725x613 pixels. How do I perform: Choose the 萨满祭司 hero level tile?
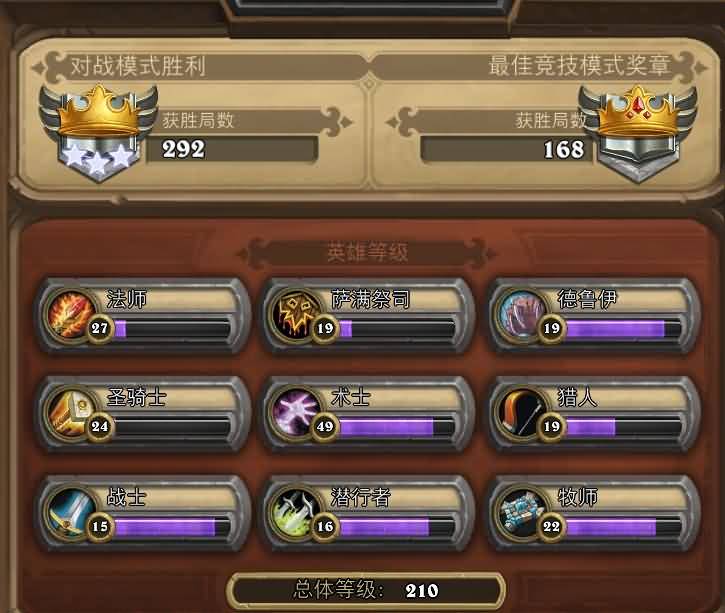click(x=368, y=315)
